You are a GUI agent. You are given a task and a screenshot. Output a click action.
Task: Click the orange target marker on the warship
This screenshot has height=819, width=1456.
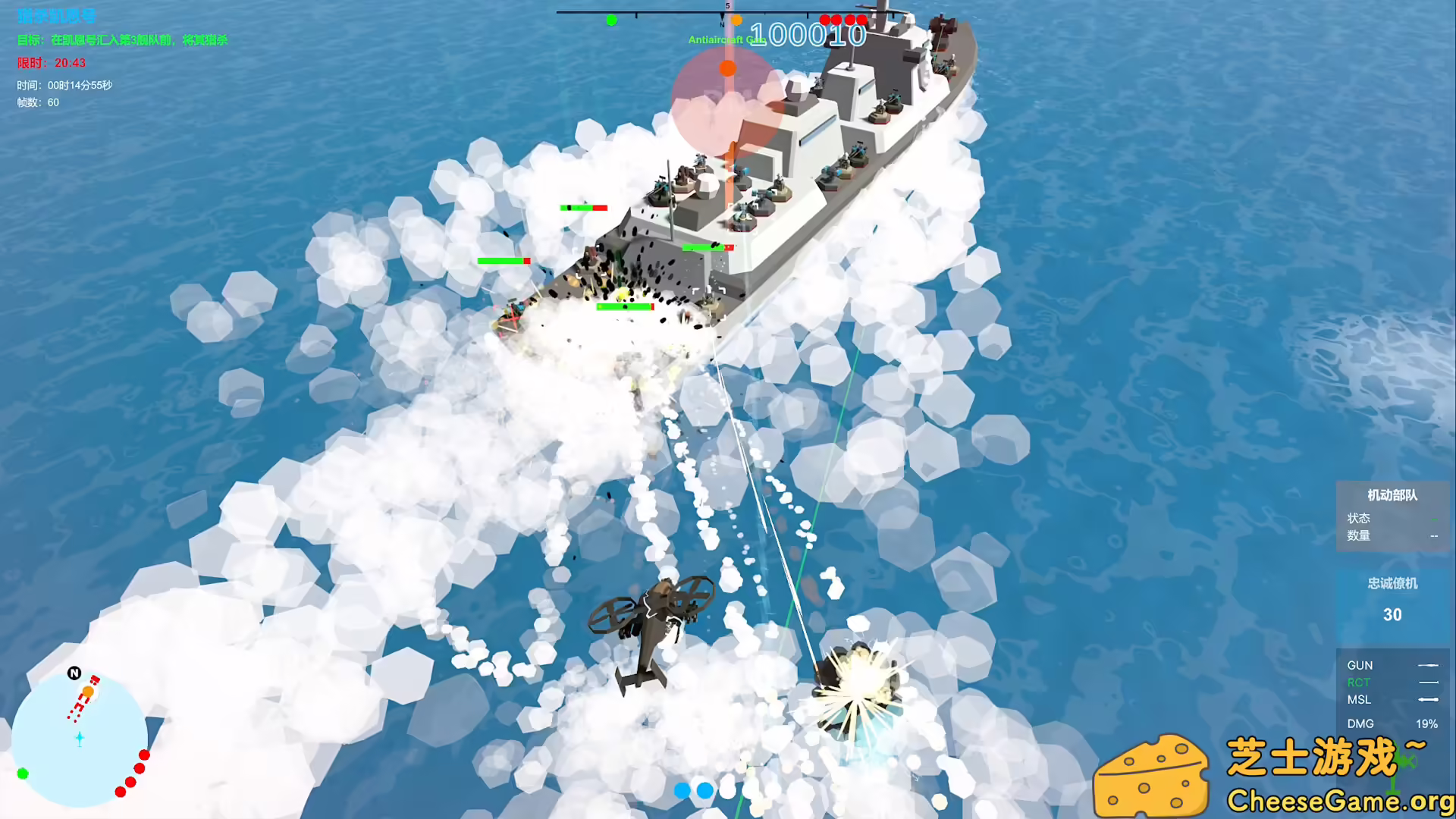[x=729, y=67]
